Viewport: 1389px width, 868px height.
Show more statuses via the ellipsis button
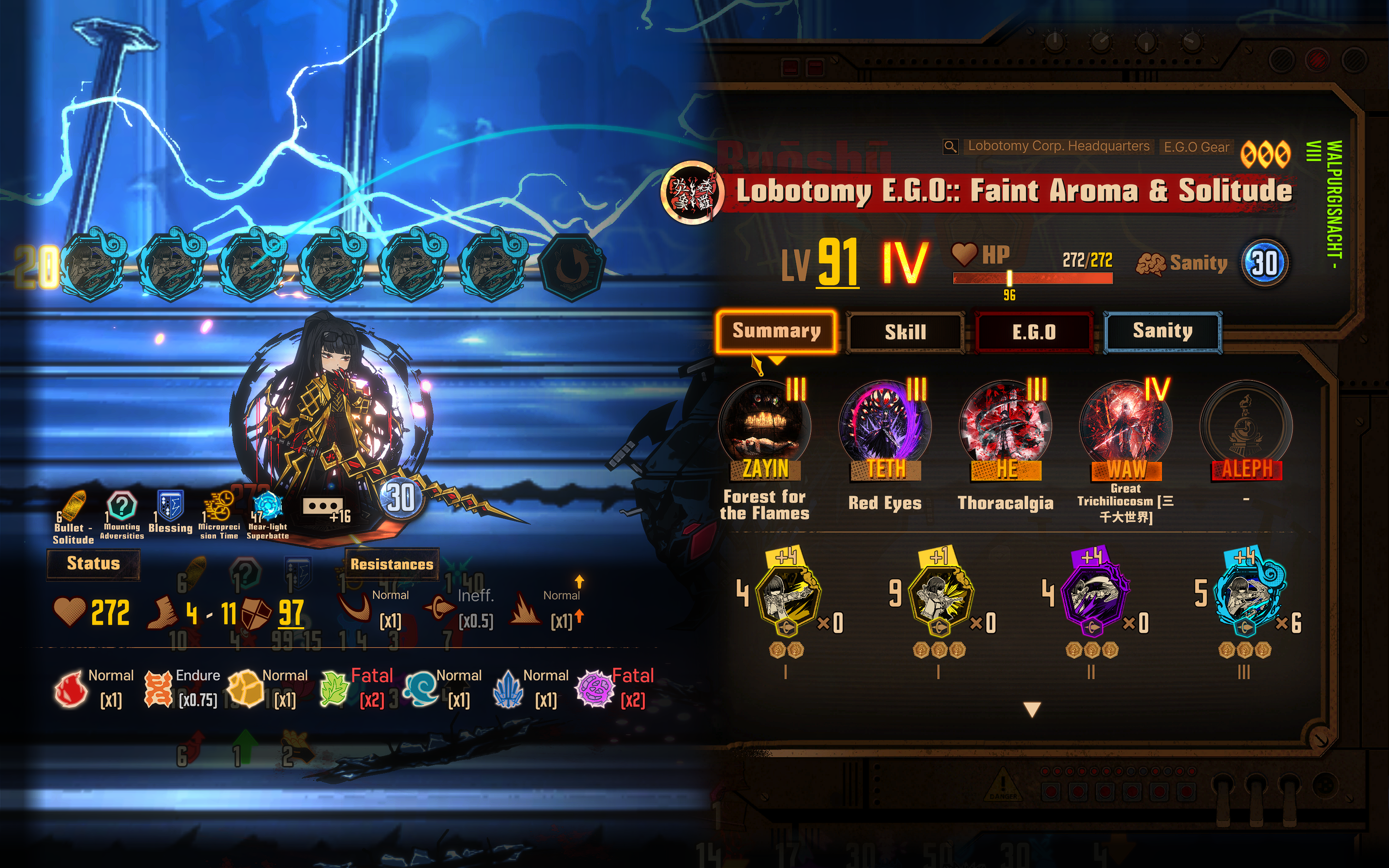click(323, 506)
